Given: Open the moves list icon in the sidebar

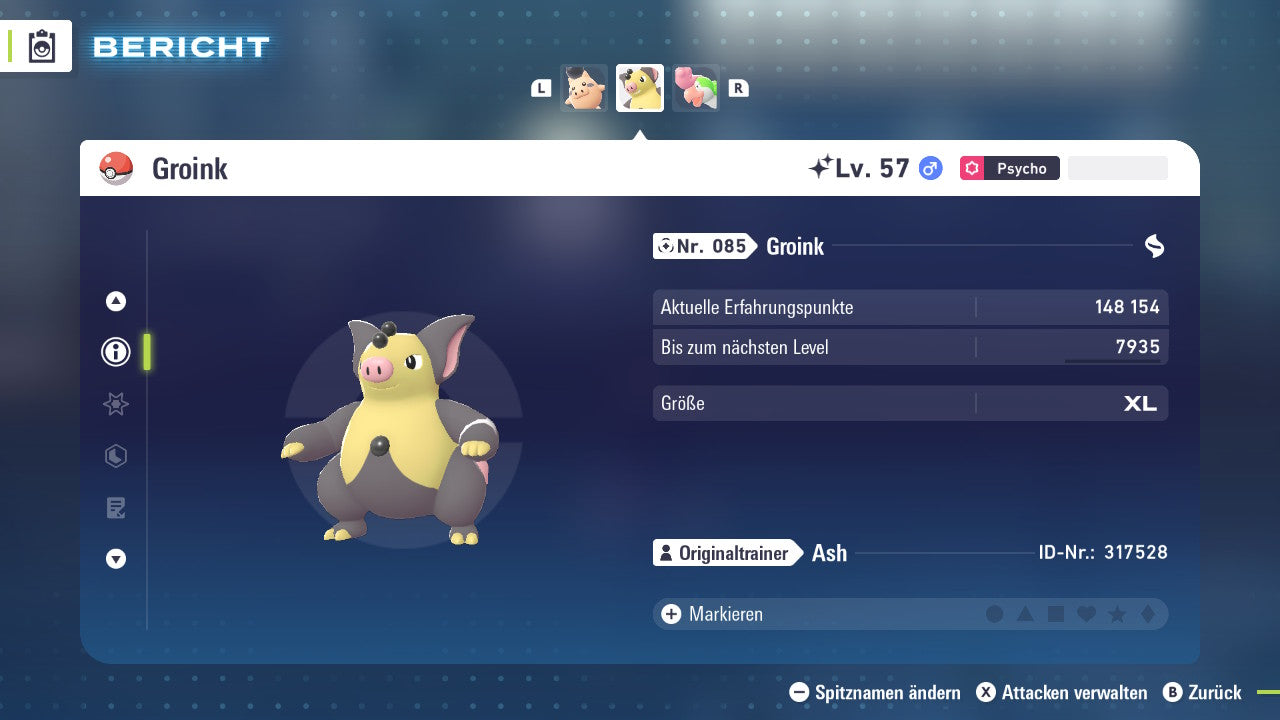Looking at the screenshot, I should coord(115,508).
